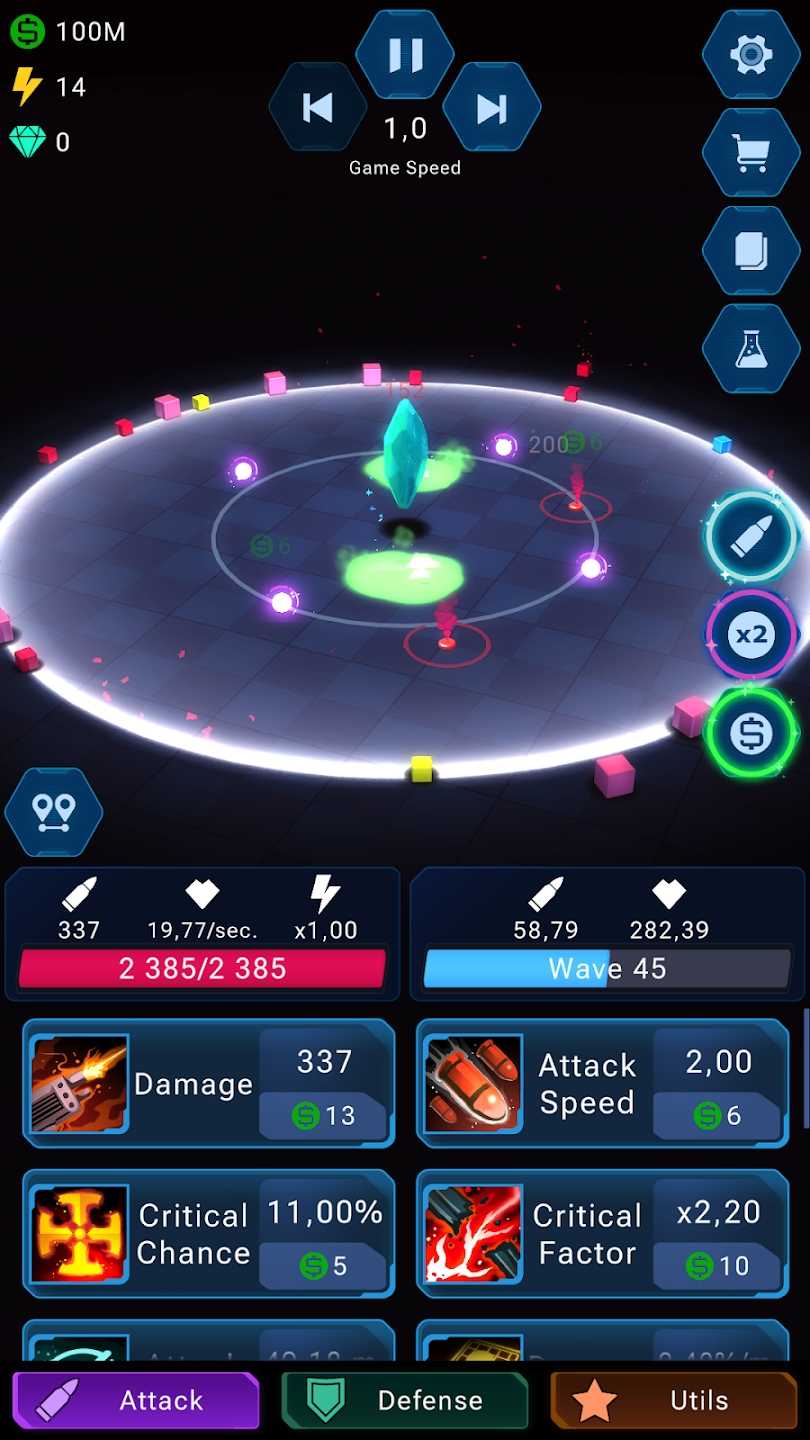Activate the bullet boost ability

pos(751,538)
